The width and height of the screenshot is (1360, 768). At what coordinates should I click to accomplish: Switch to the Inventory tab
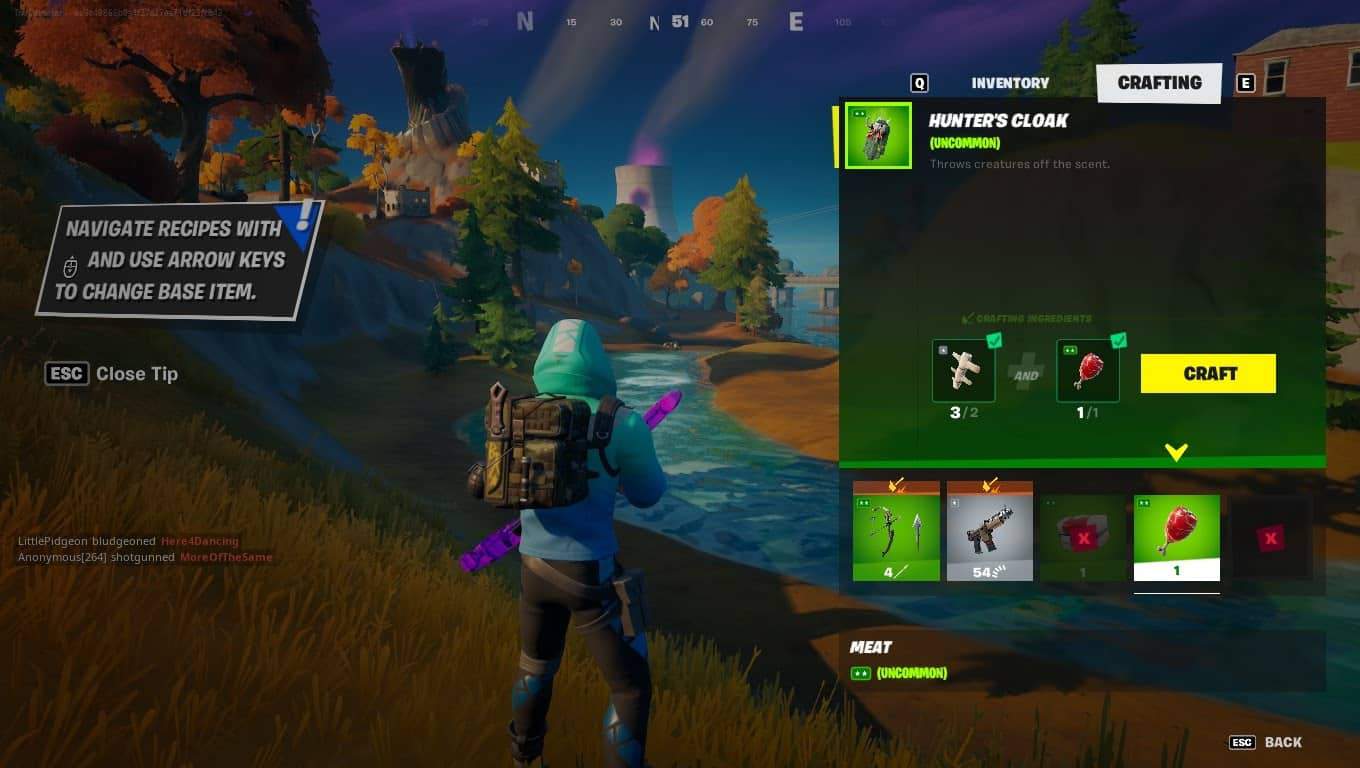(x=1010, y=83)
